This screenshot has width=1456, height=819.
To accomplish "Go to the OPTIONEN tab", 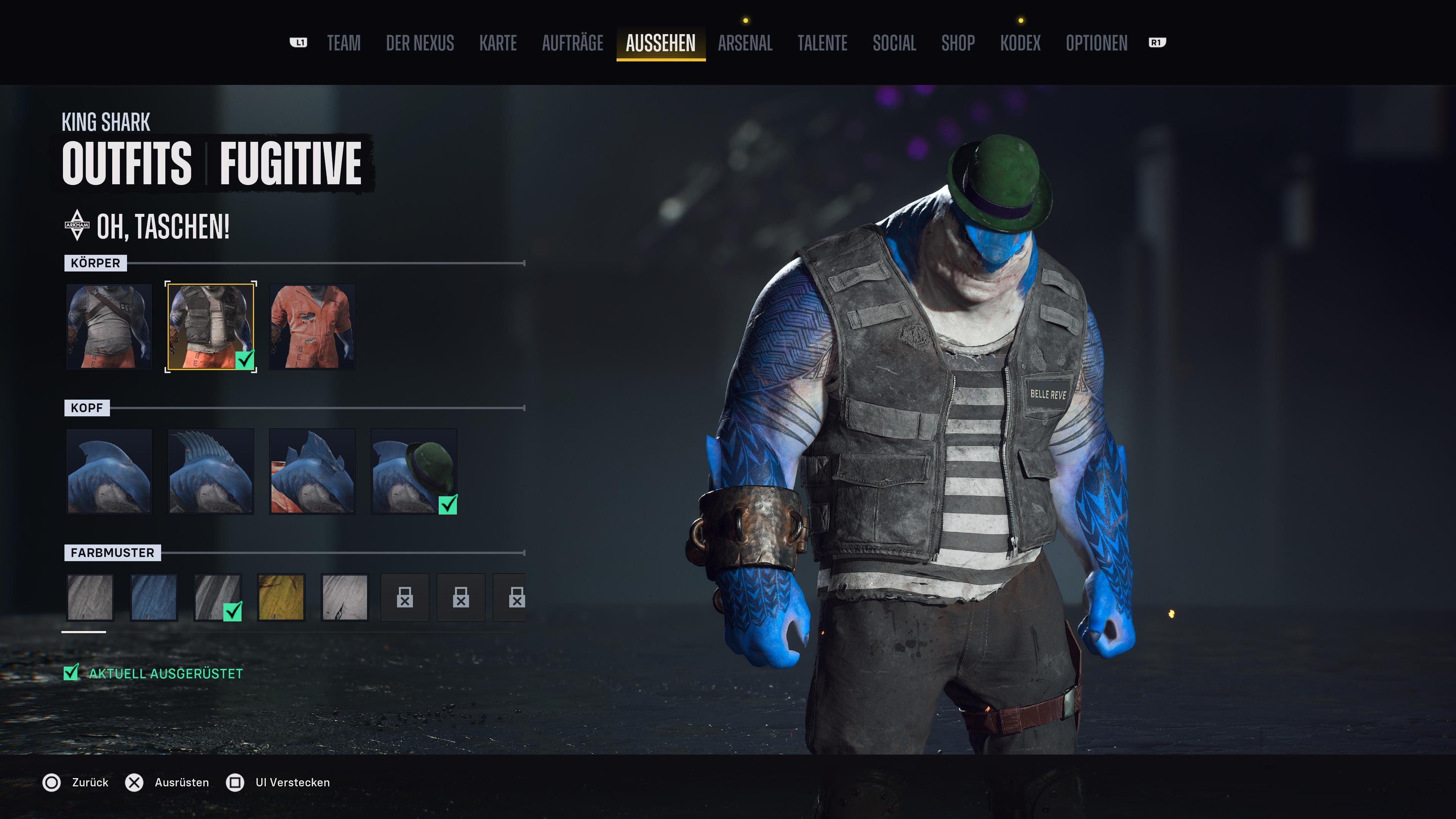I will [x=1097, y=44].
